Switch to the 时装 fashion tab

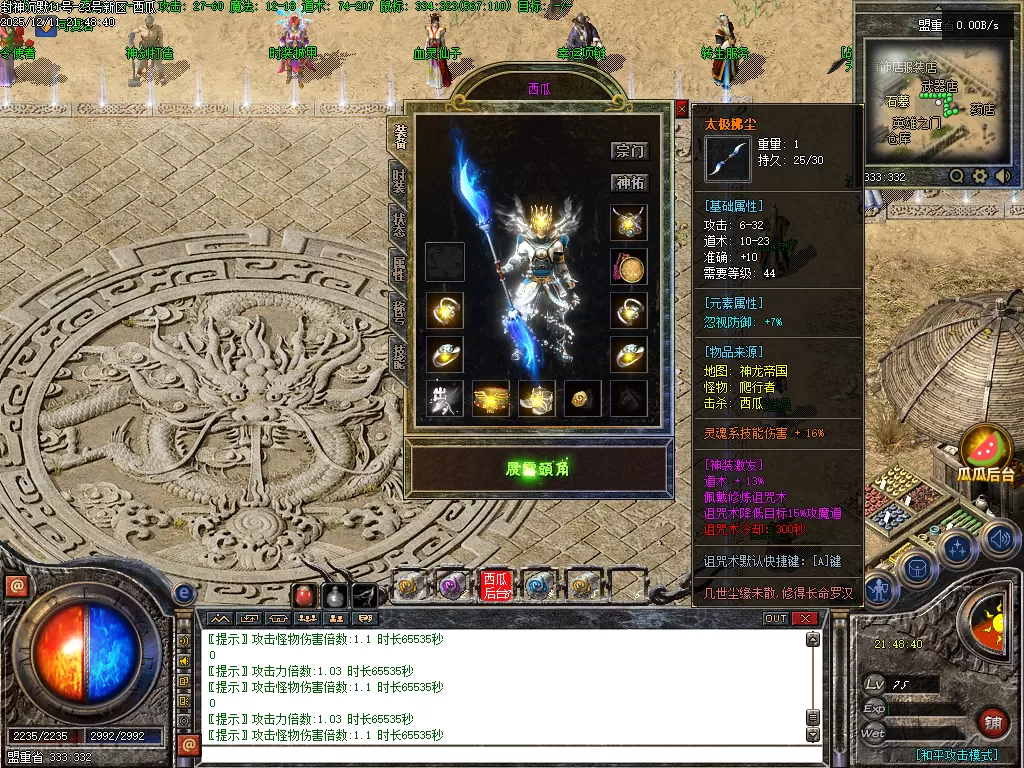(399, 181)
